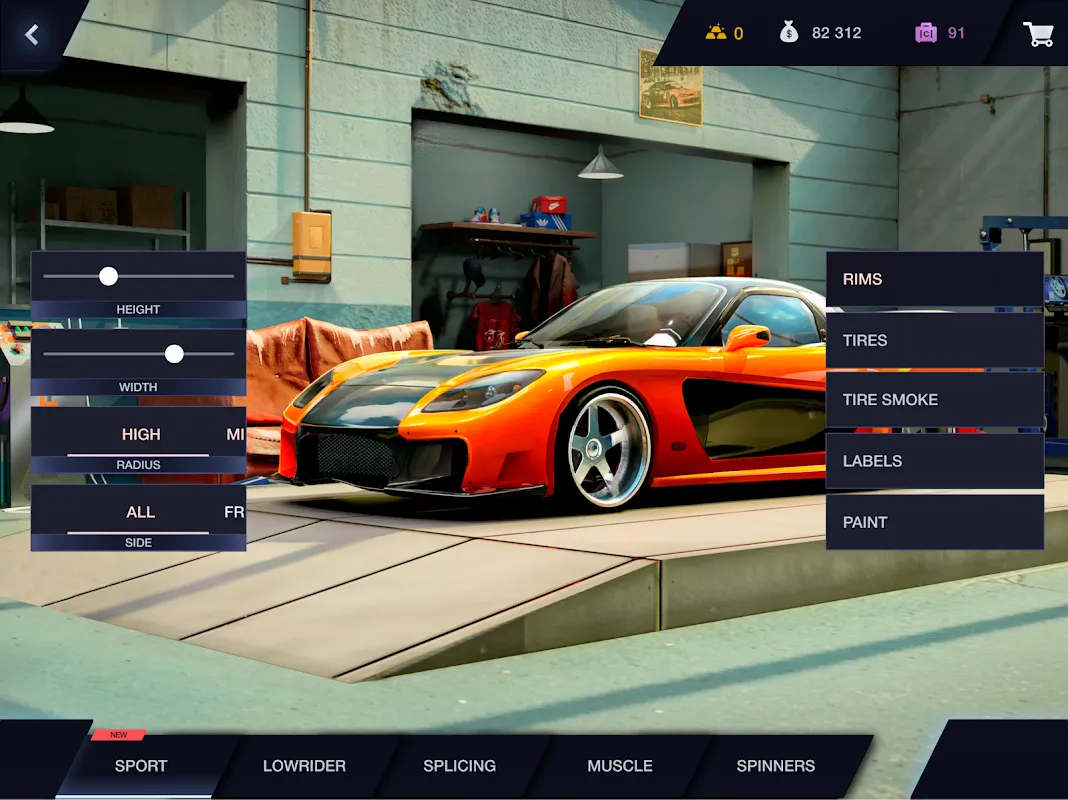The width and height of the screenshot is (1068, 800).
Task: Open the shopping cart
Action: pyautogui.click(x=1038, y=34)
